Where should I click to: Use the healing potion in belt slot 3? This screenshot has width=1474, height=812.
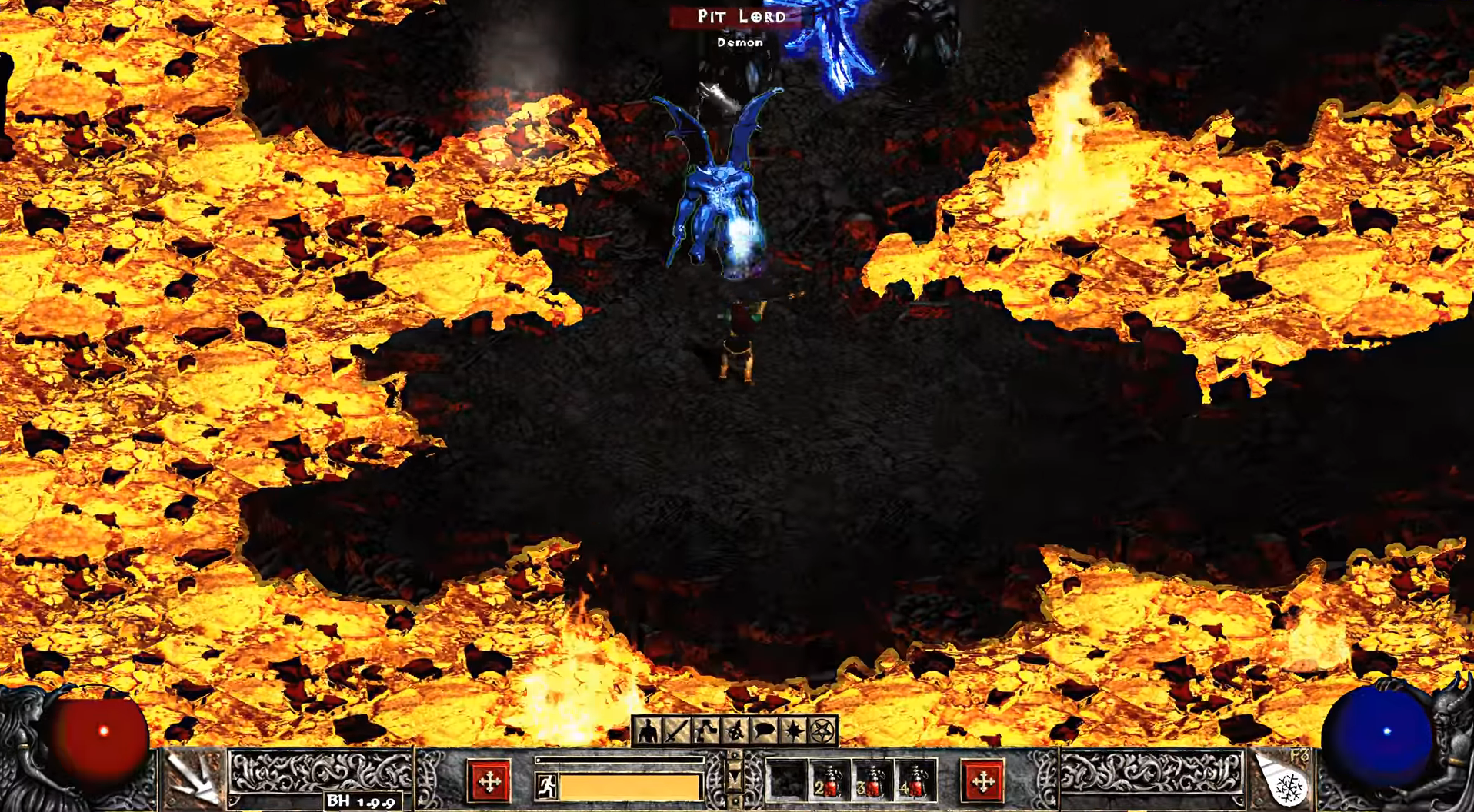pos(871,782)
